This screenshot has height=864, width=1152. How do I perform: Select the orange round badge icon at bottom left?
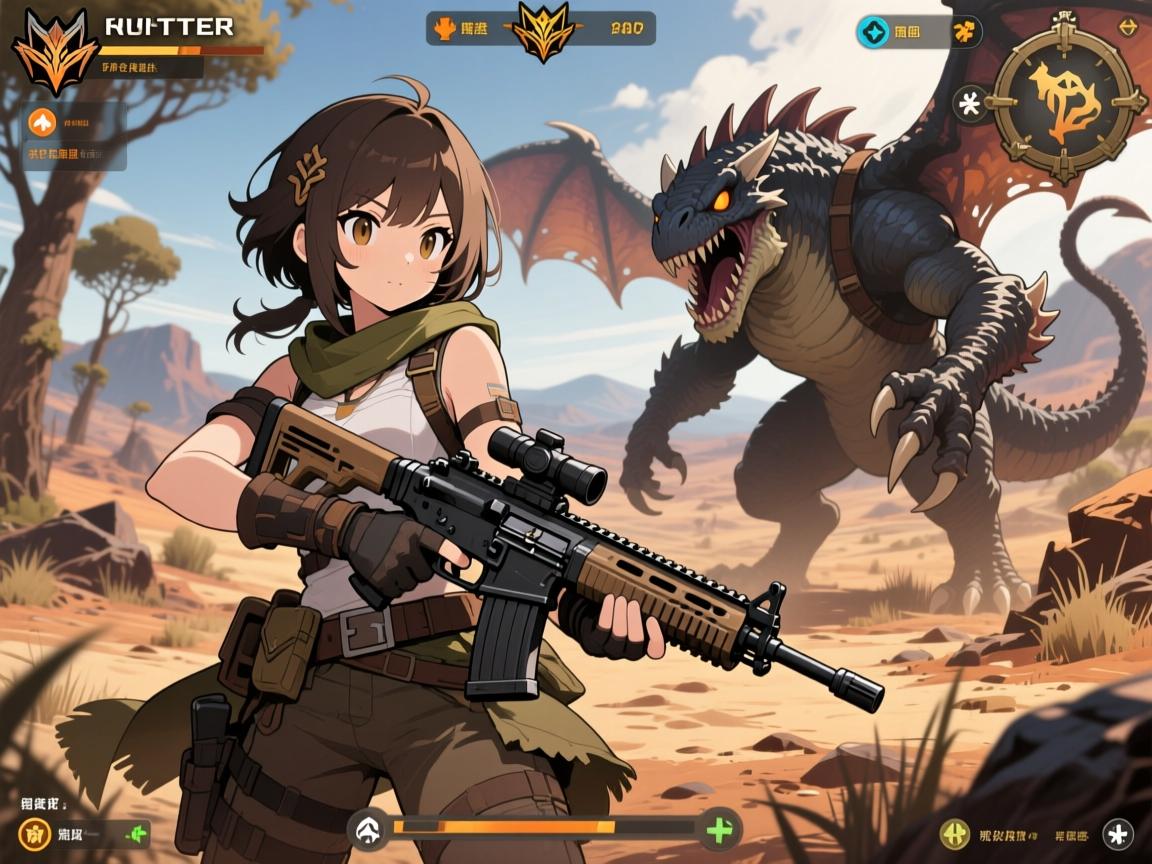tap(34, 833)
